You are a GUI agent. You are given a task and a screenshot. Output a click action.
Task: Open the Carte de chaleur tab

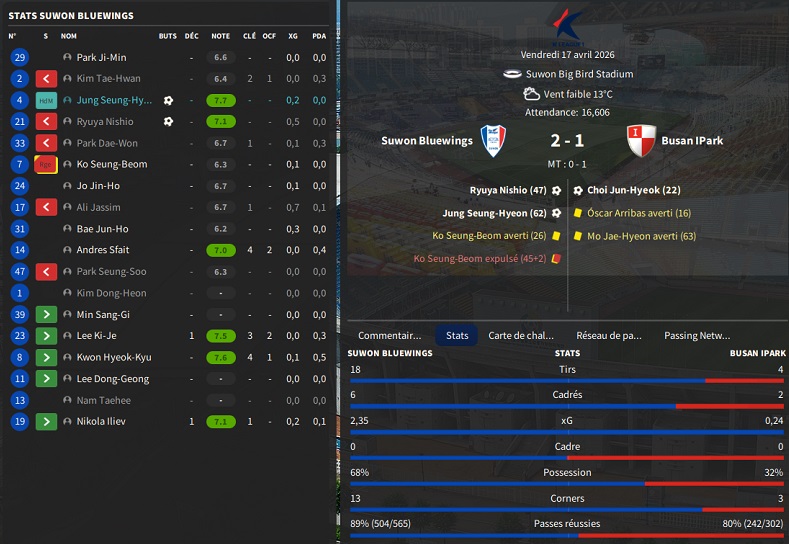click(x=519, y=336)
